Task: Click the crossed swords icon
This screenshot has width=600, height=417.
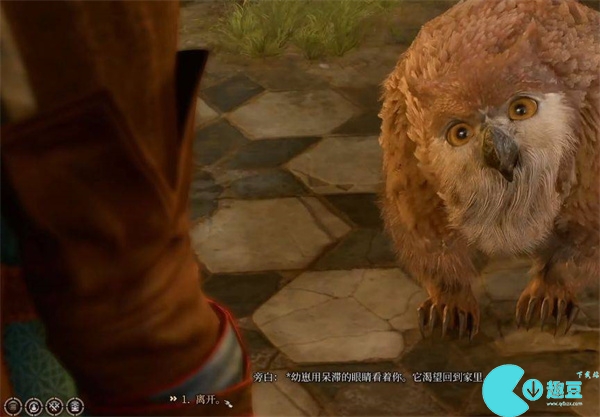Action: (54, 406)
